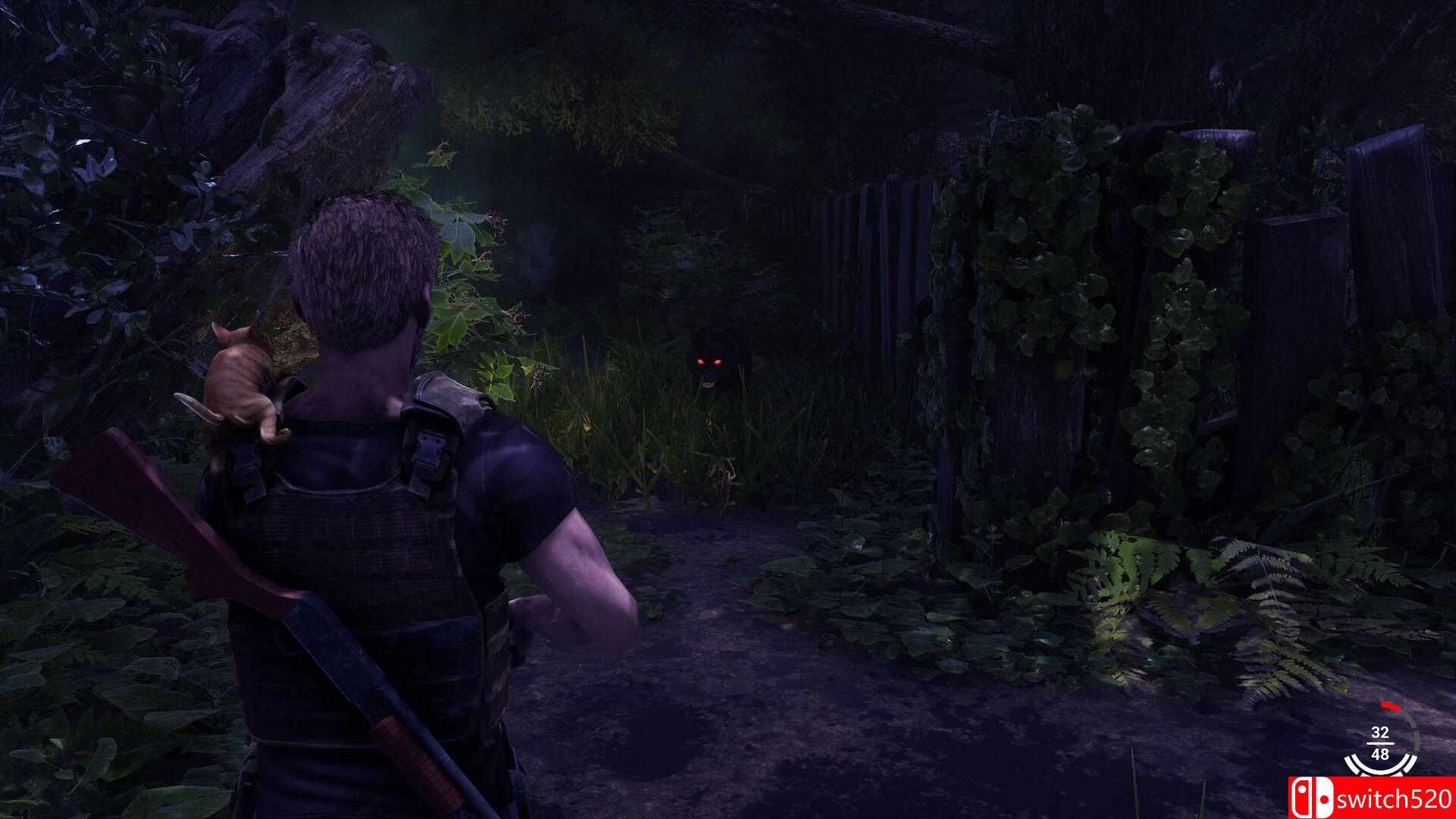Click the right Joy-Con half of the Switch logo
The height and width of the screenshot is (819, 1456).
click(1325, 799)
